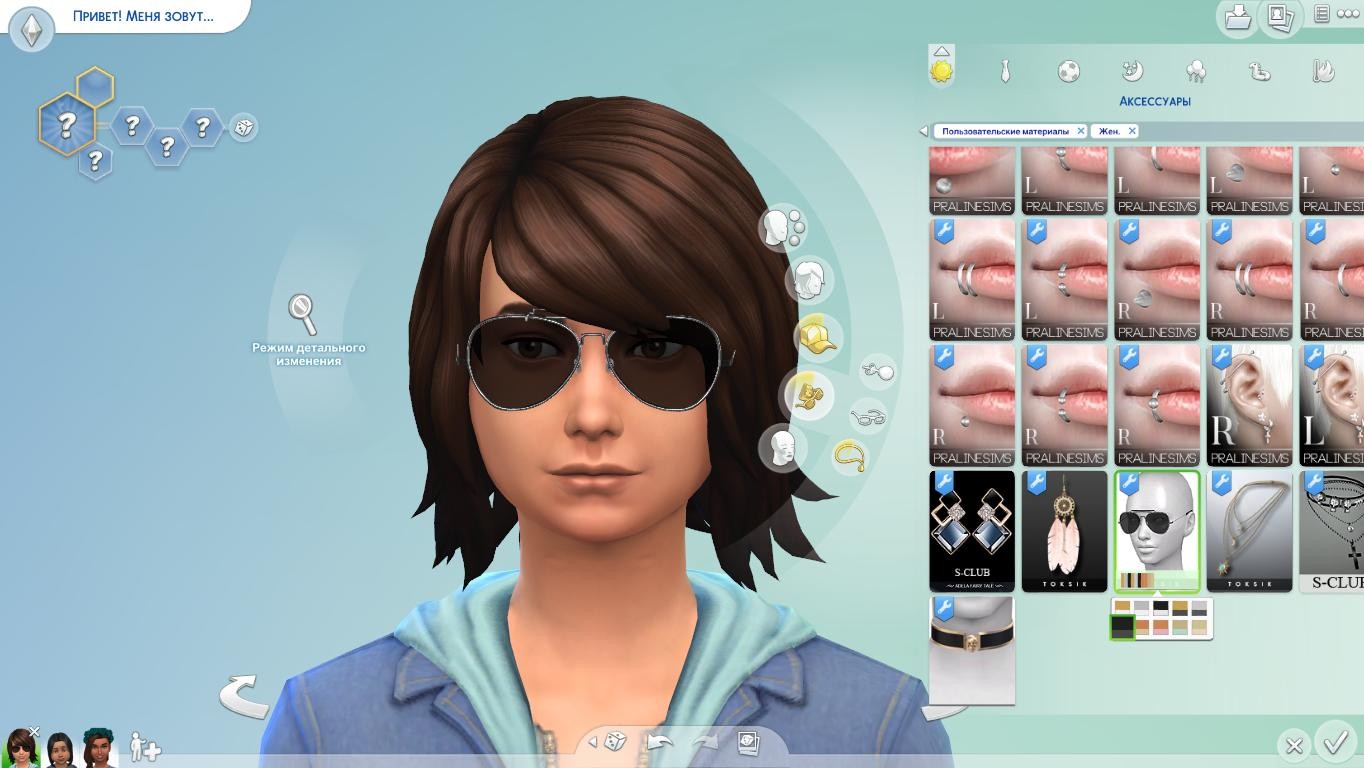Open the hat category bubble
The width and height of the screenshot is (1364, 768).
tap(817, 337)
